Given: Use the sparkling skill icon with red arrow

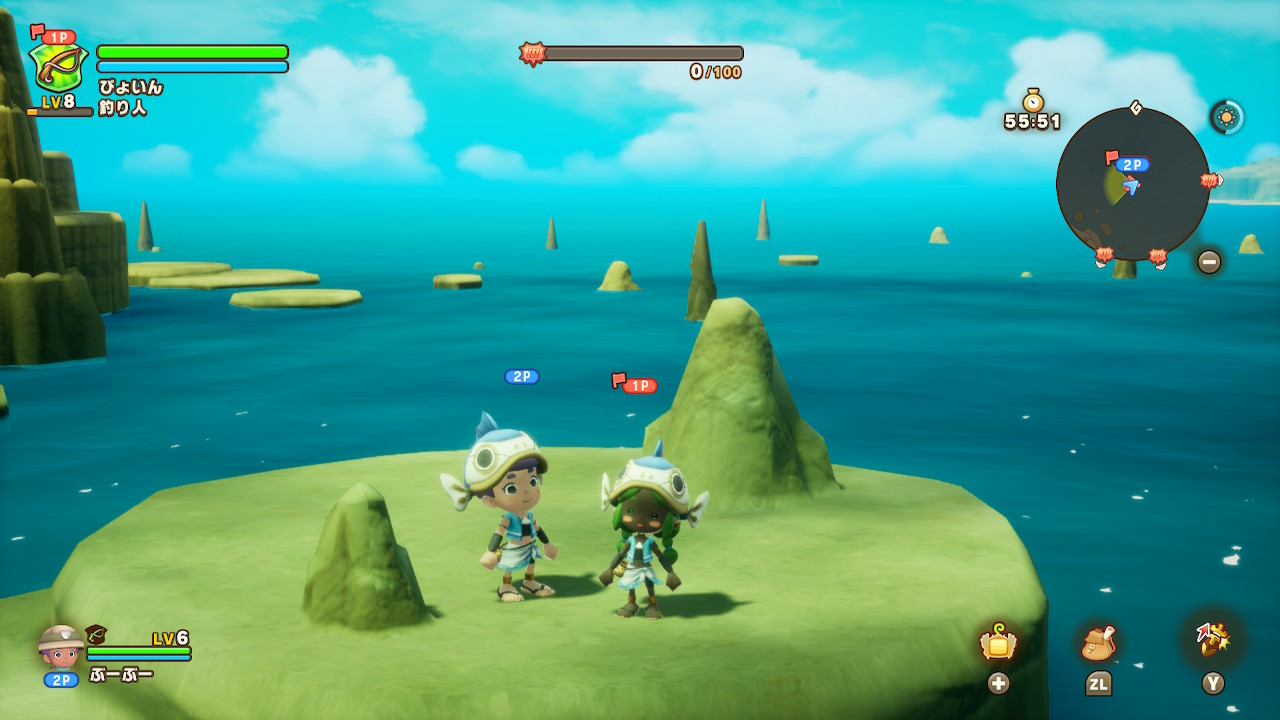Looking at the screenshot, I should [x=1213, y=640].
